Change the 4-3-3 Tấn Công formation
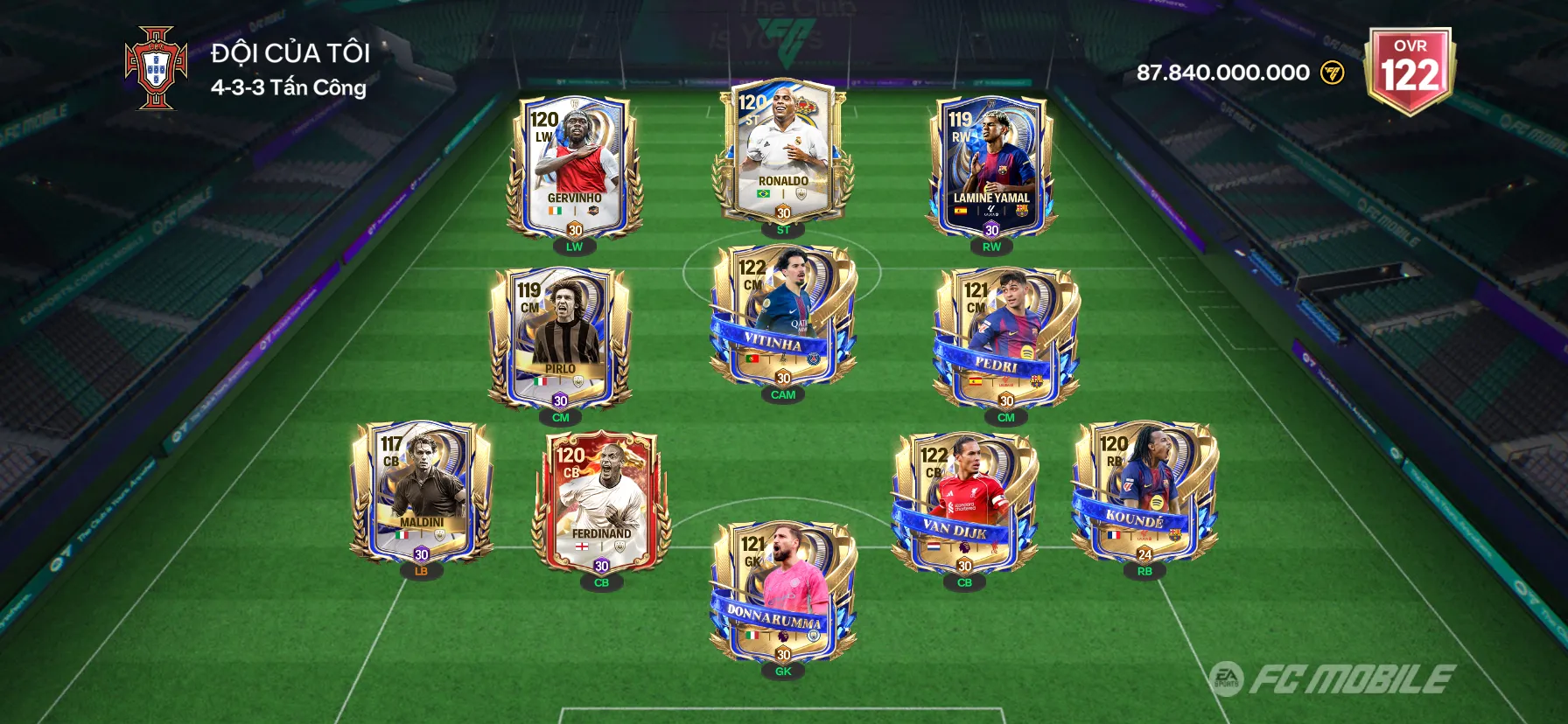1568x724 pixels. (x=289, y=87)
